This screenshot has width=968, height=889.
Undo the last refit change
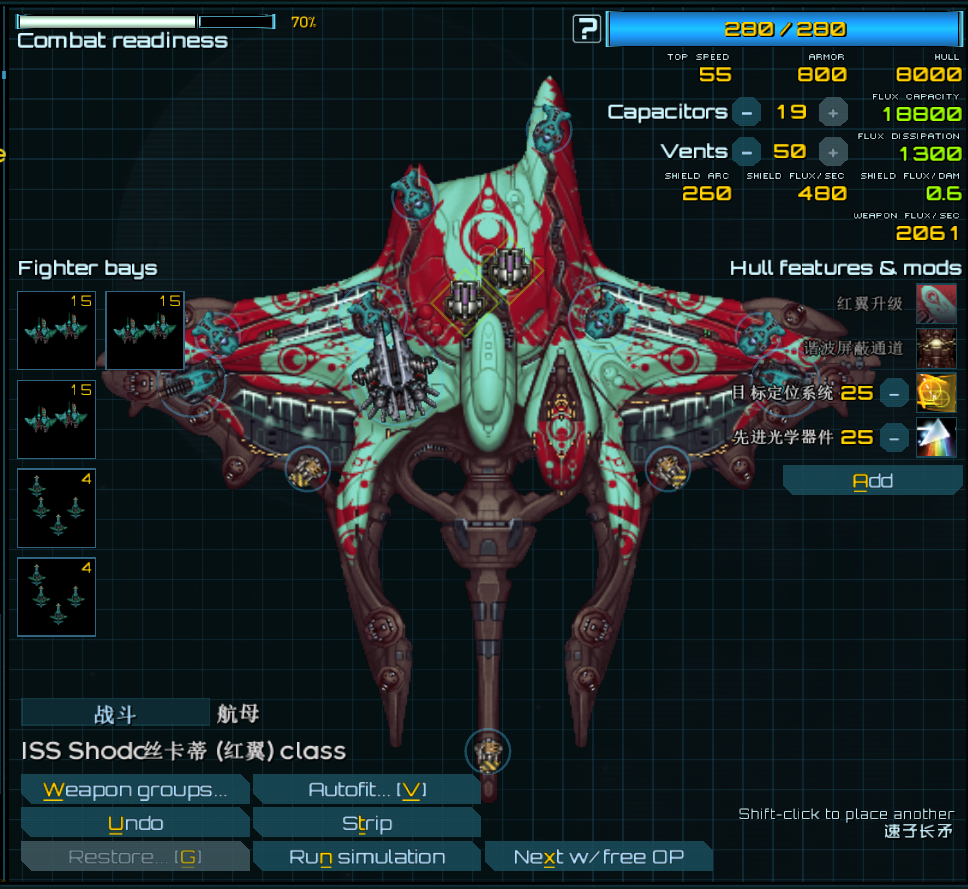[x=135, y=824]
